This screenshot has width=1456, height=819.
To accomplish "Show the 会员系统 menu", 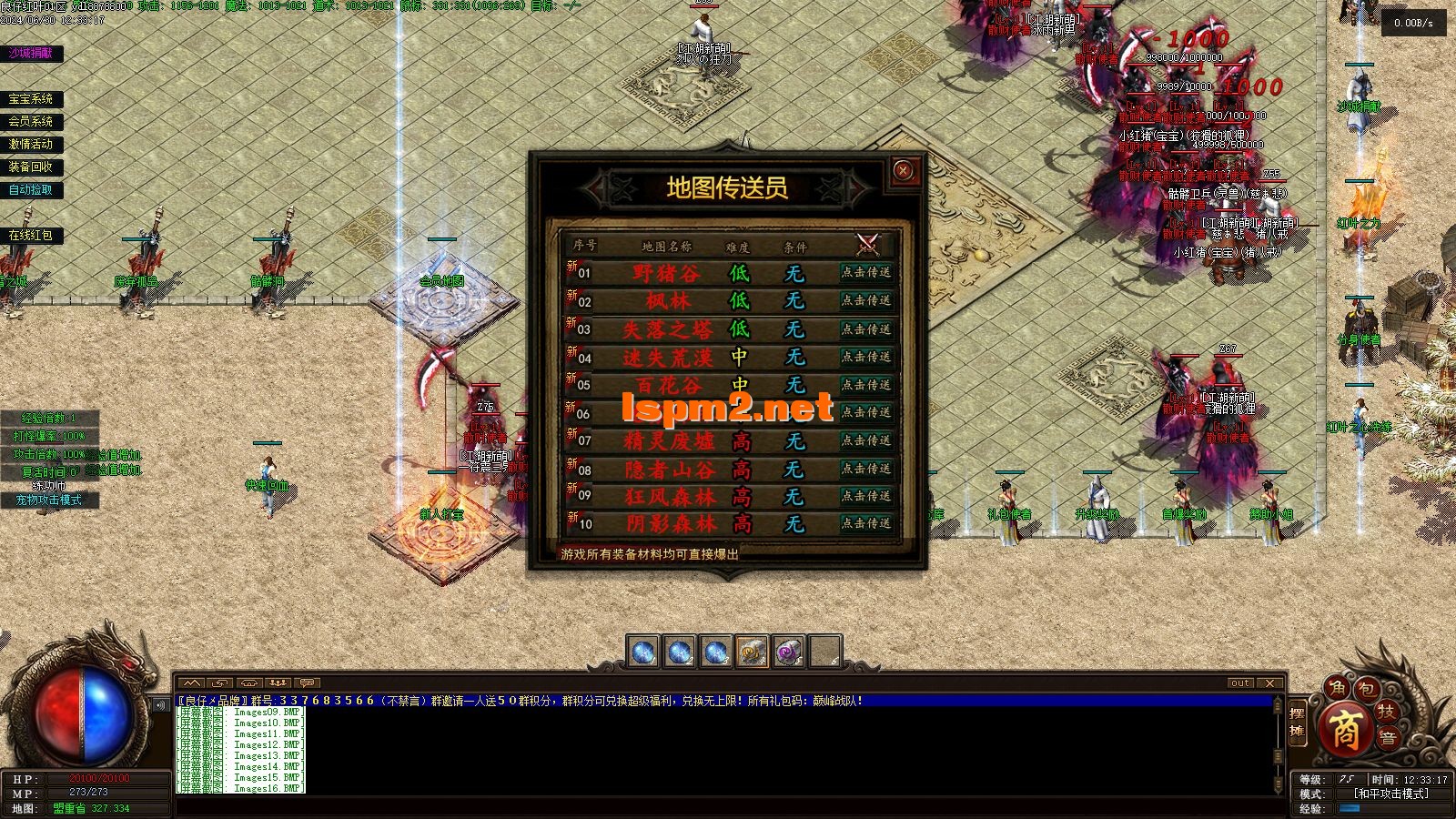I will click(x=31, y=121).
